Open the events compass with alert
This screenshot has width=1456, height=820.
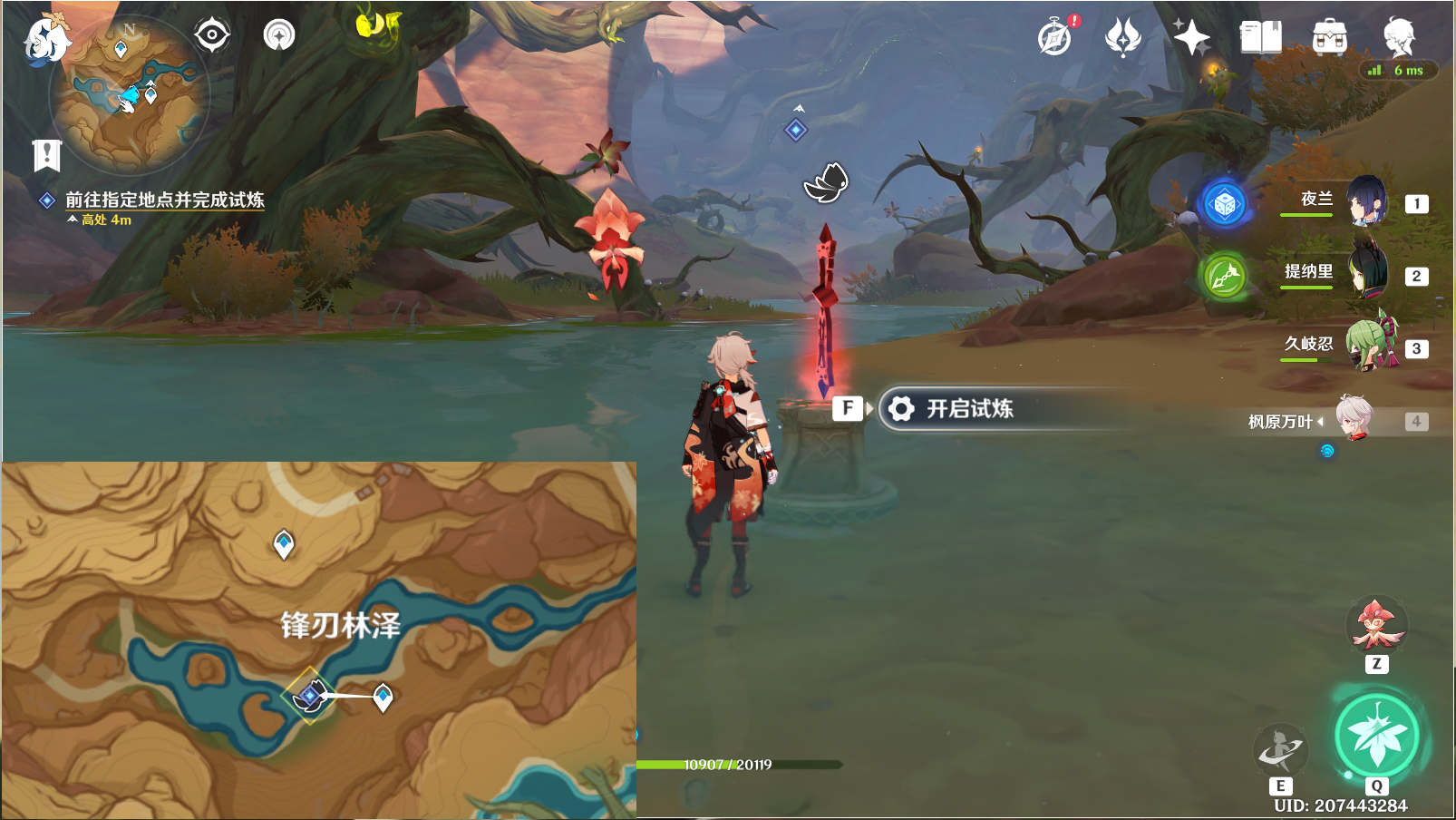1055,38
